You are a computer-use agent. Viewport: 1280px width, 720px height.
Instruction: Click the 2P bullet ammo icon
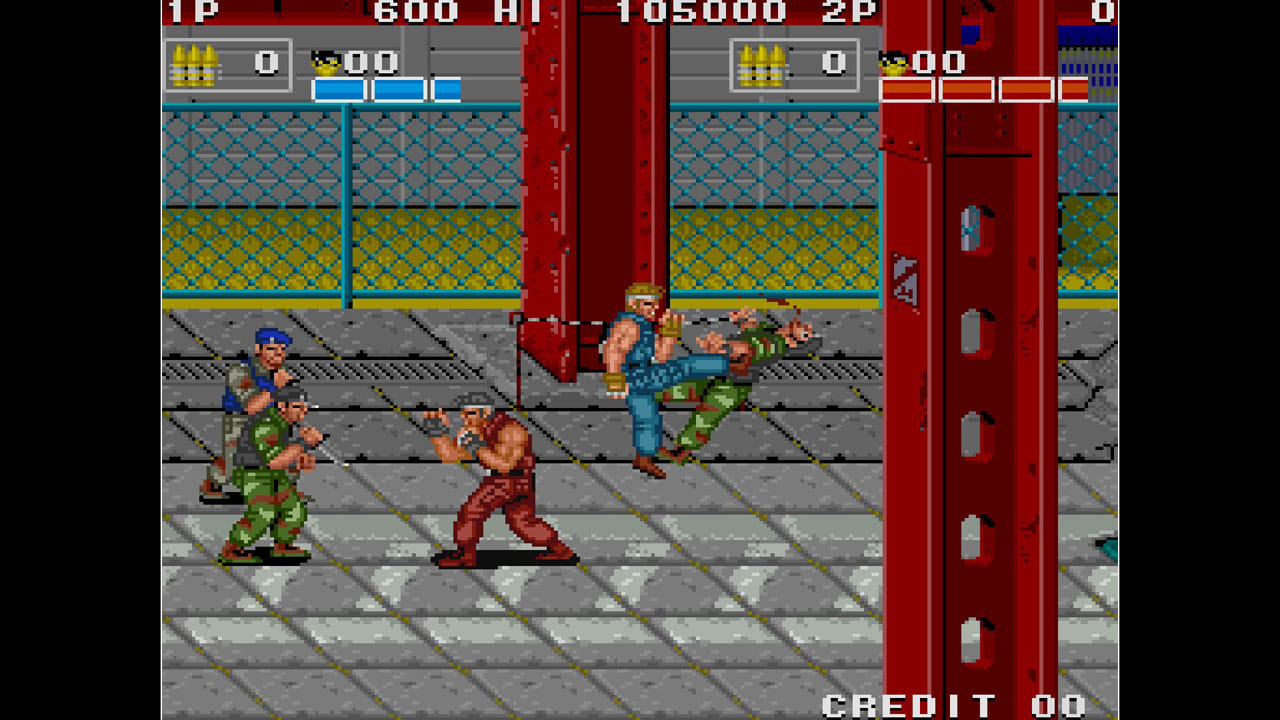764,62
